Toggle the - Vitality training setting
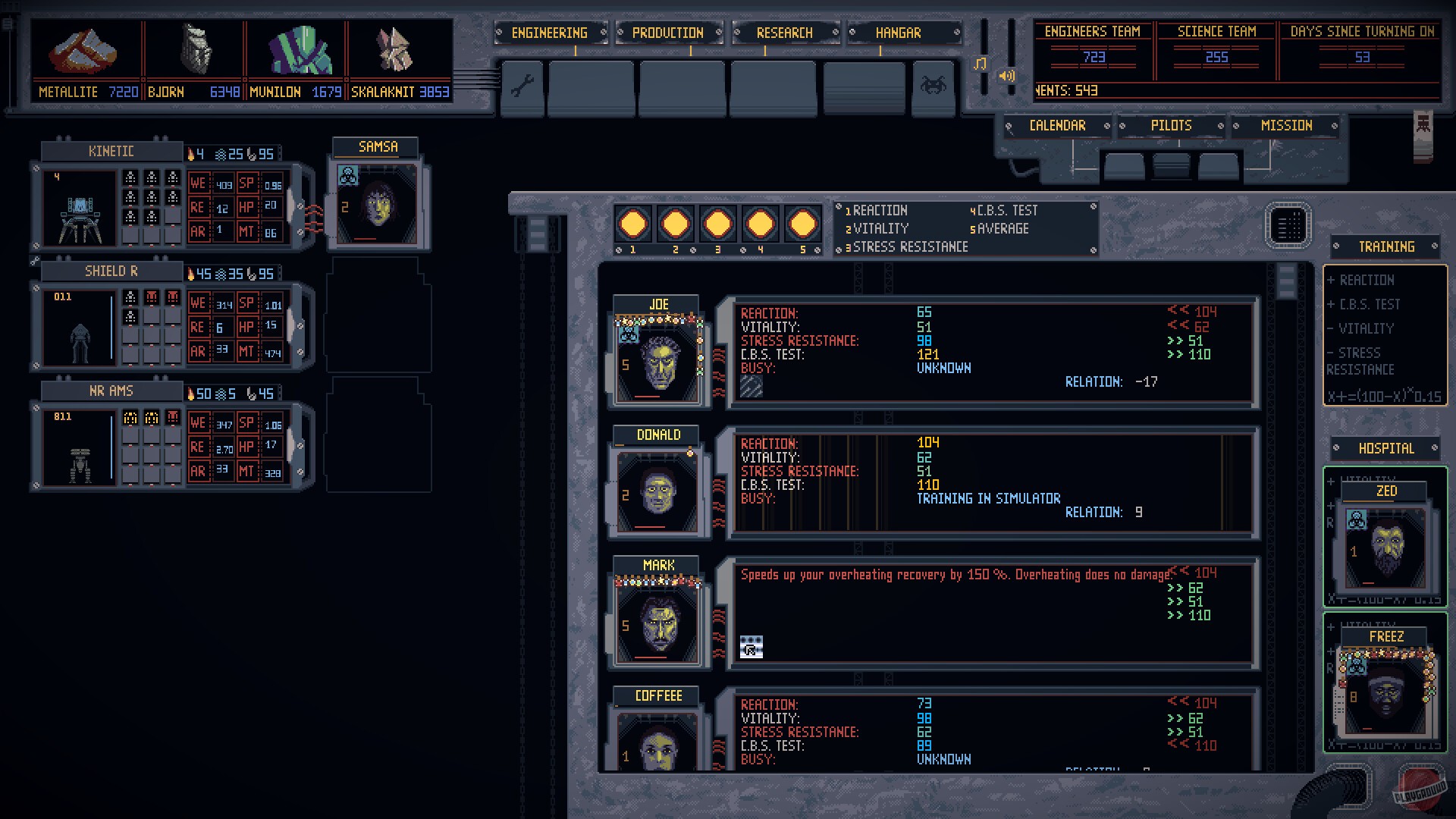This screenshot has width=1456, height=819. (x=1360, y=328)
